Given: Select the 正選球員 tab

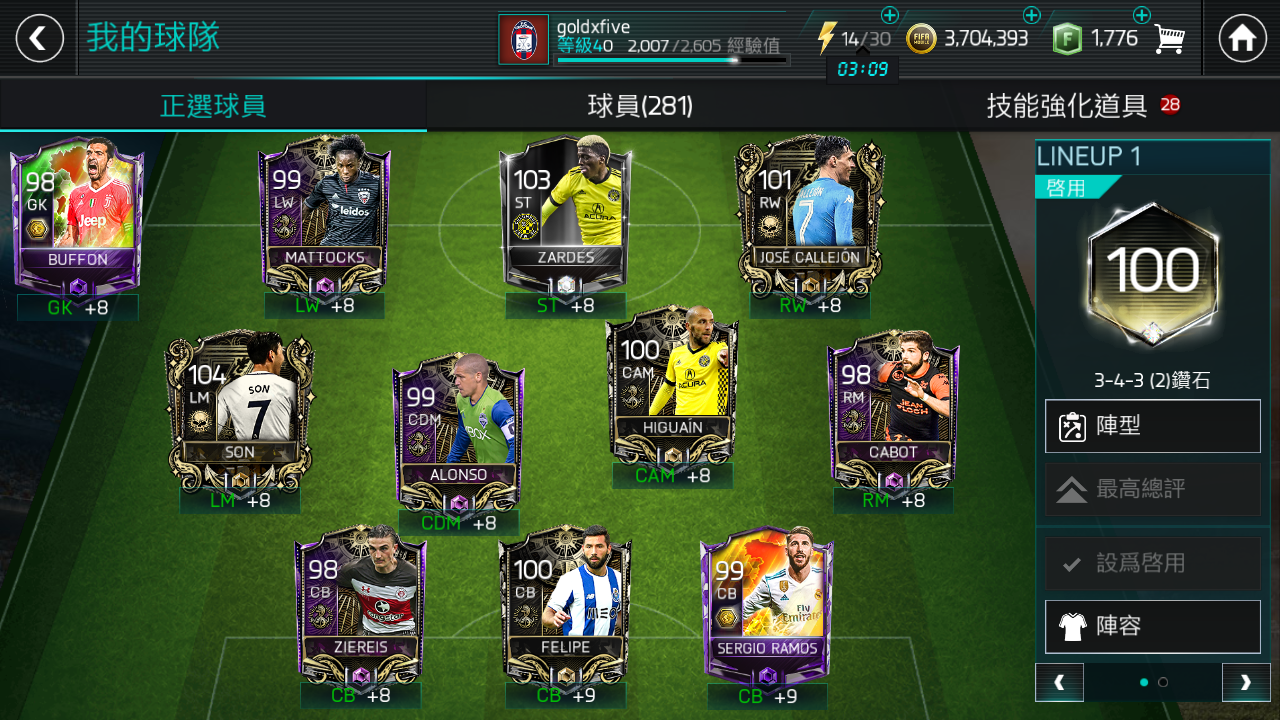Looking at the screenshot, I should (x=213, y=105).
